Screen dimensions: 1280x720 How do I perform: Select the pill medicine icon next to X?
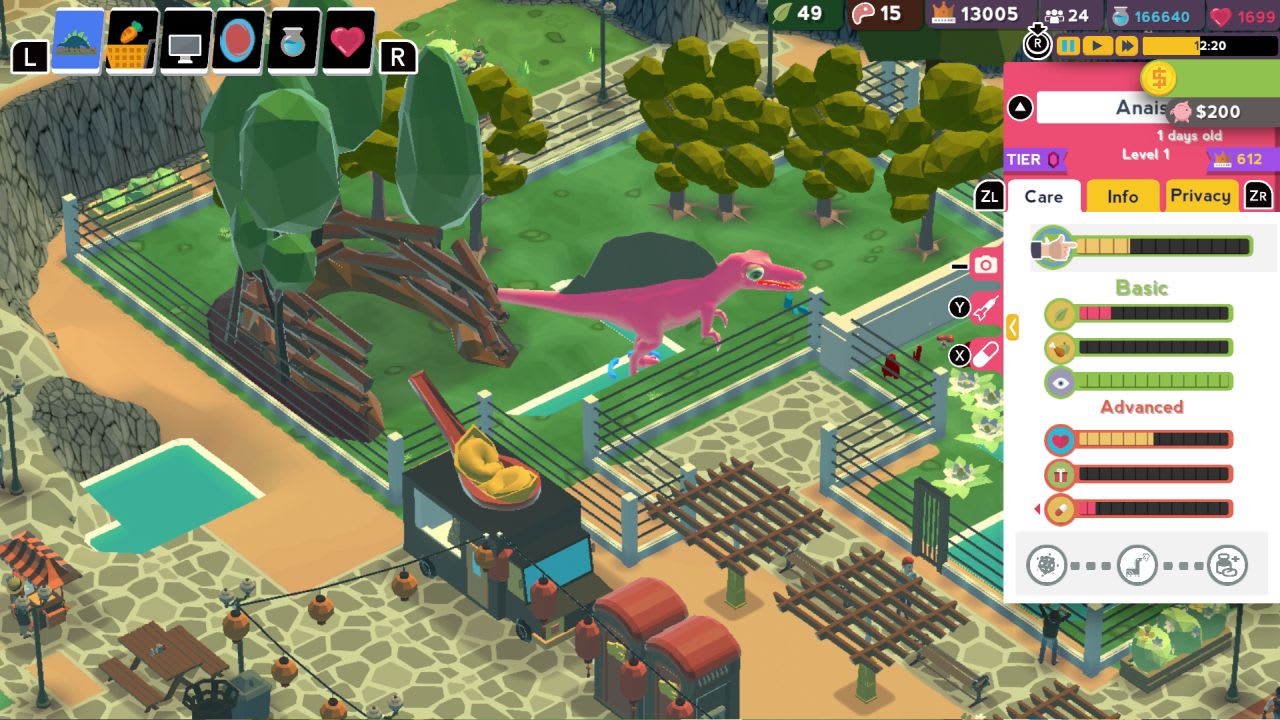coord(986,357)
